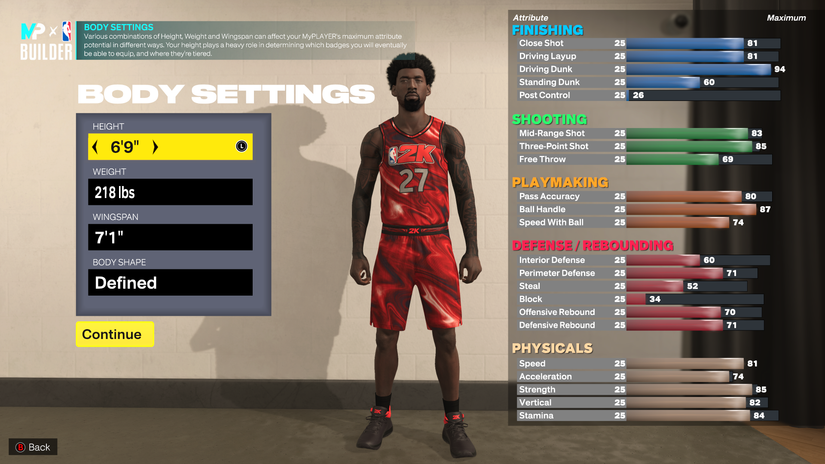
Task: Click the clock icon in the height row
Action: click(241, 147)
